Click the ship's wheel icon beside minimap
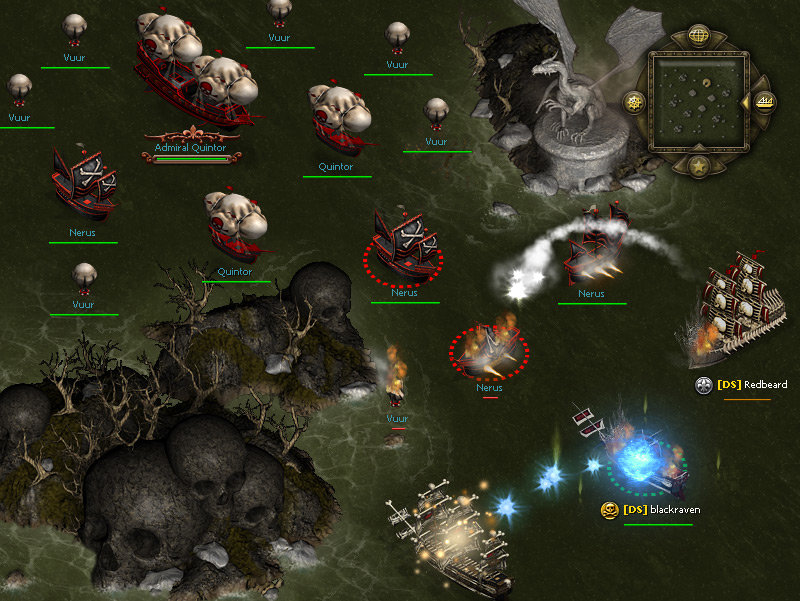 click(x=633, y=101)
